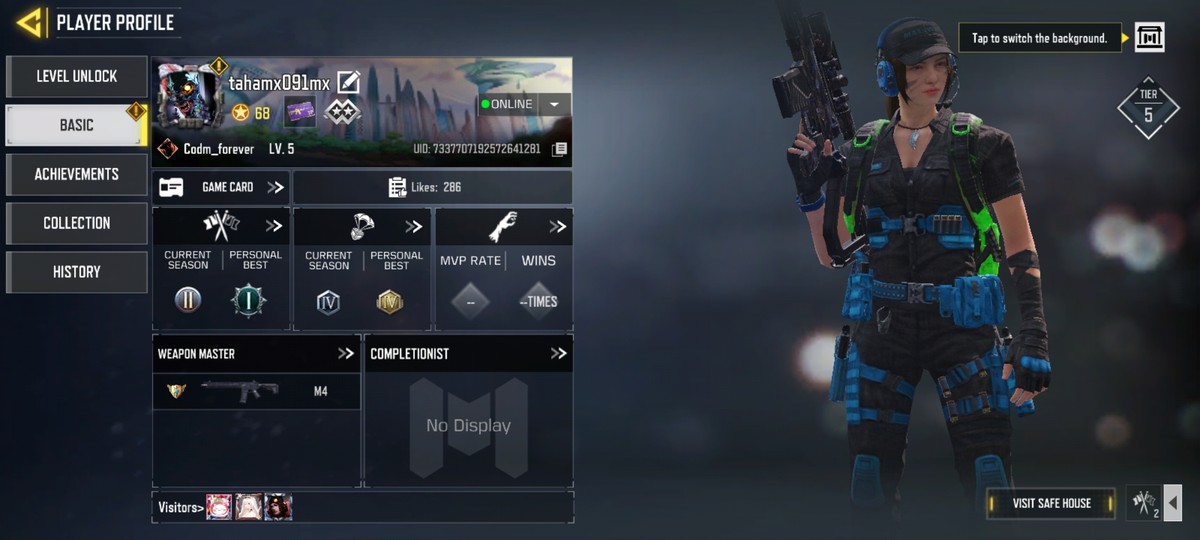Copy the player UID
The width and height of the screenshot is (1200, 540).
560,149
